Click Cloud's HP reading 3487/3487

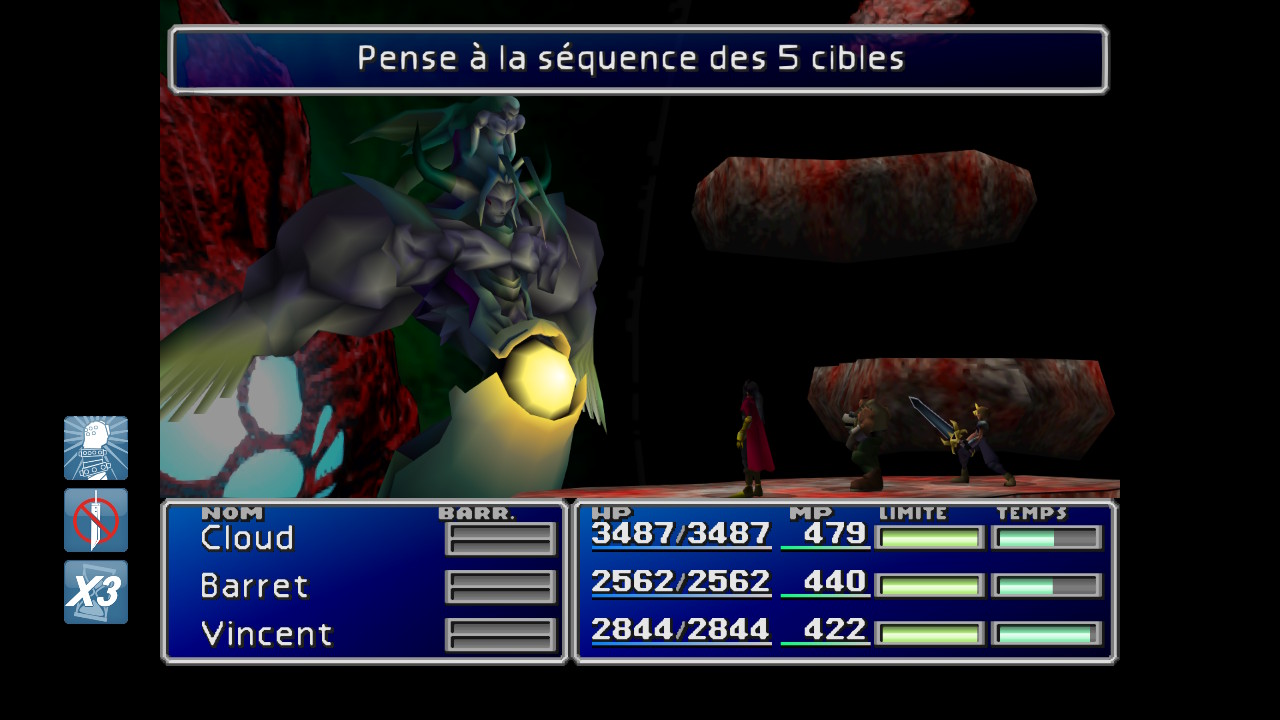(681, 537)
